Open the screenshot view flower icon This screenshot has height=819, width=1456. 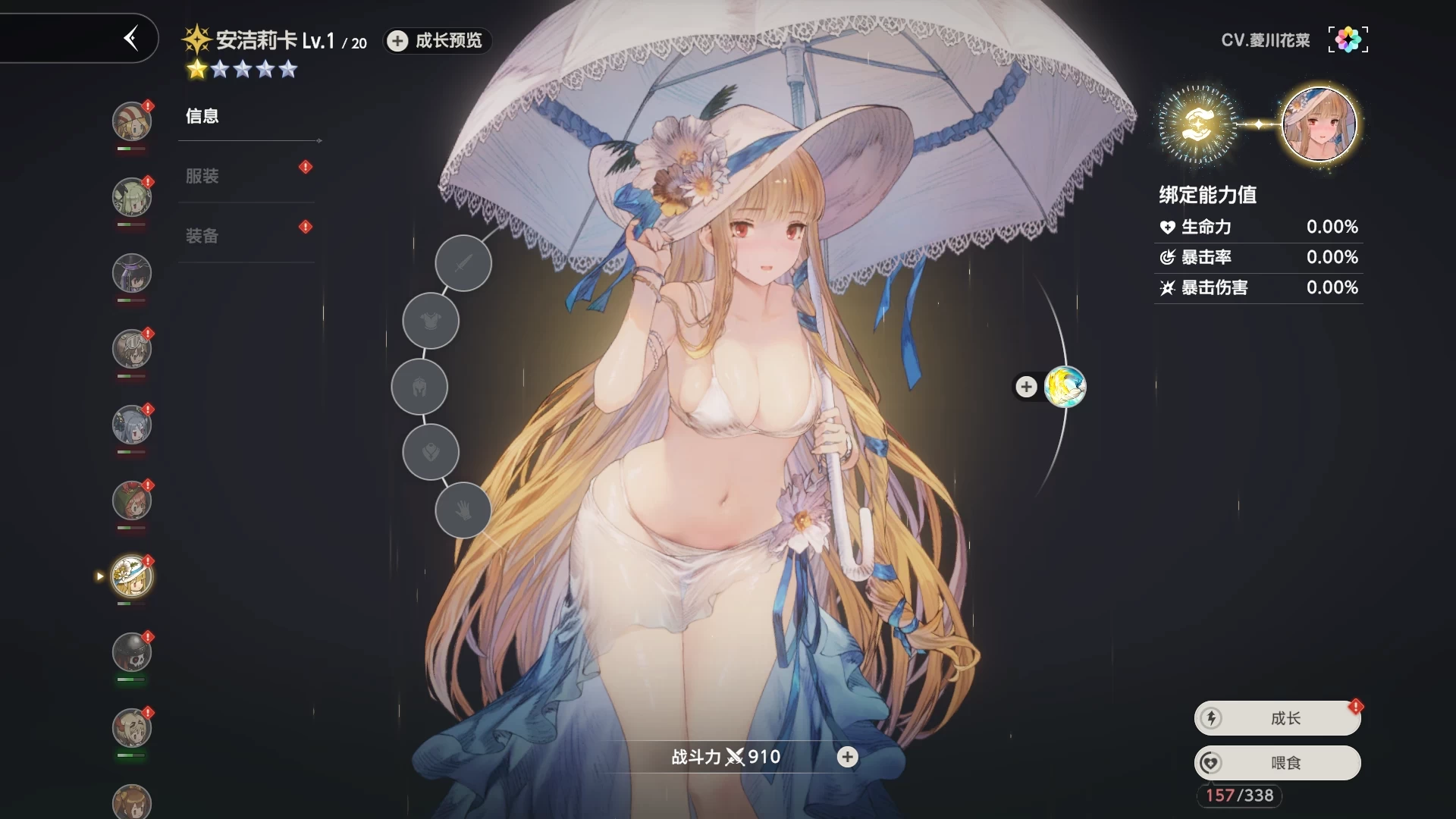click(x=1348, y=39)
